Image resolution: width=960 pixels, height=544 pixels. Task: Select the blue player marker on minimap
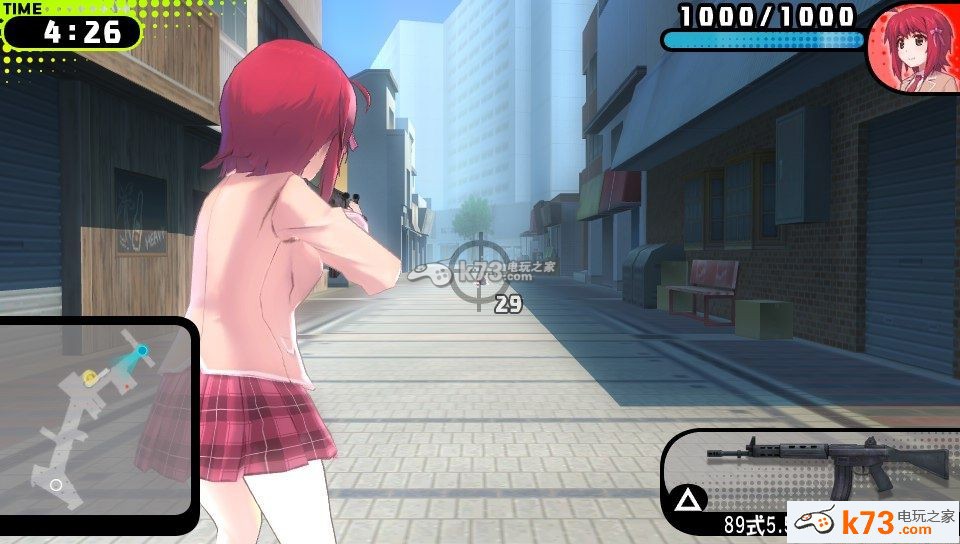[x=142, y=351]
